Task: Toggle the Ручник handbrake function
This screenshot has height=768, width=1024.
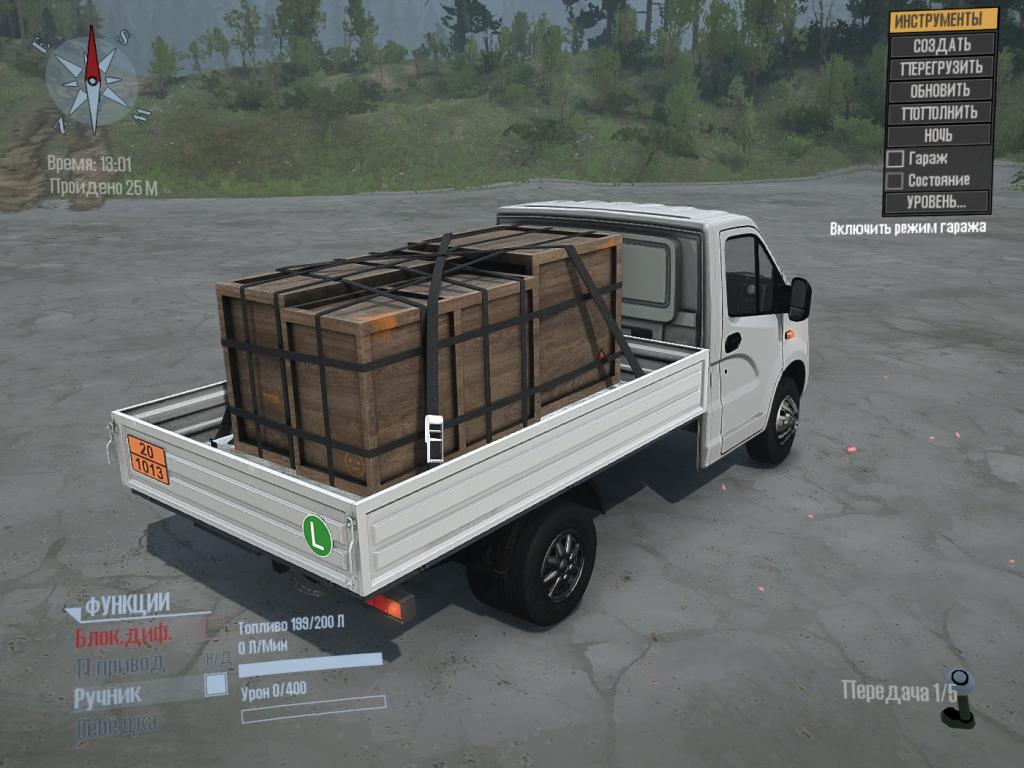Action: pyautogui.click(x=108, y=697)
